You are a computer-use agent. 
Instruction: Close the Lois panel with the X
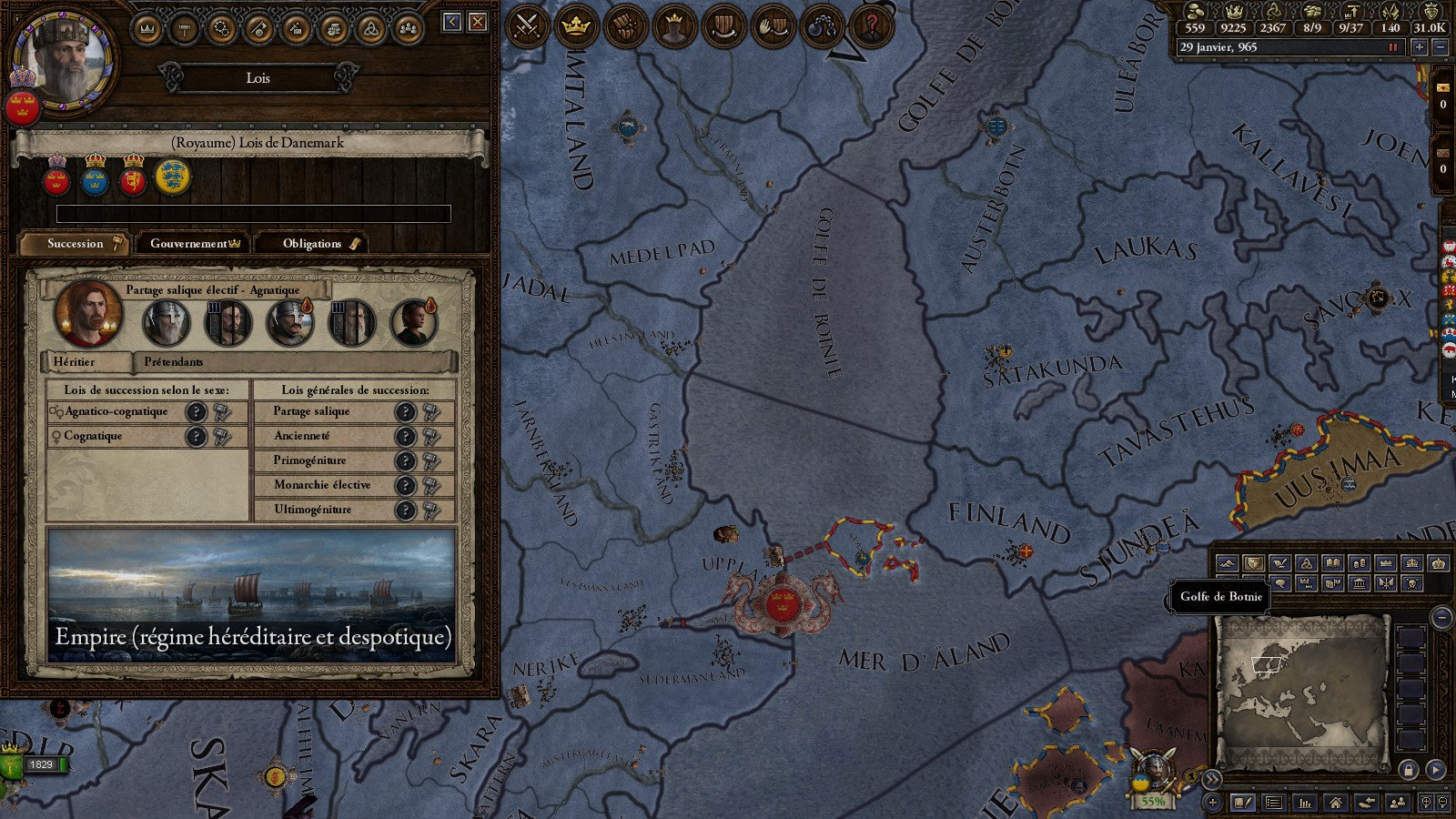[x=478, y=22]
